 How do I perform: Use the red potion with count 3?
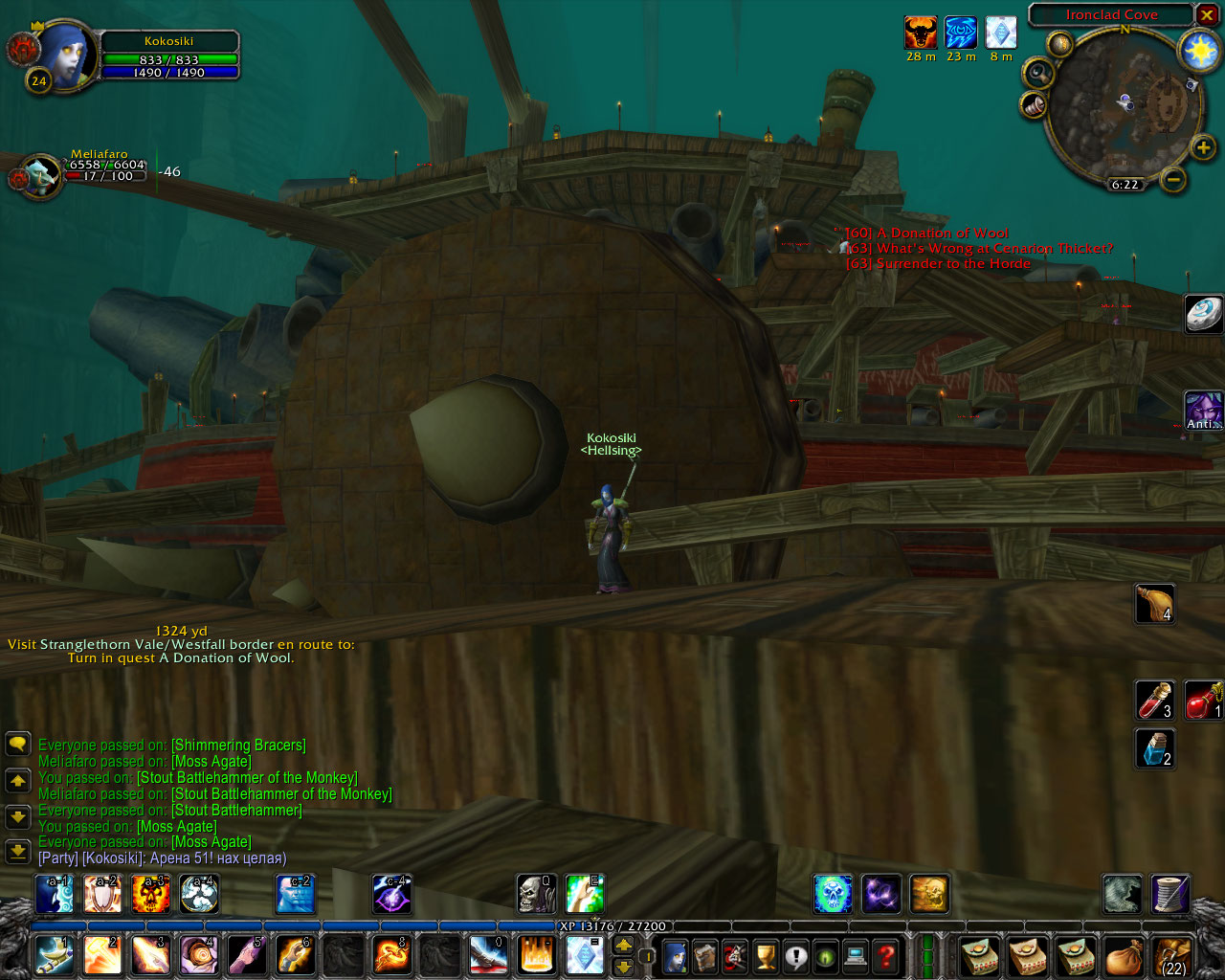(1153, 701)
